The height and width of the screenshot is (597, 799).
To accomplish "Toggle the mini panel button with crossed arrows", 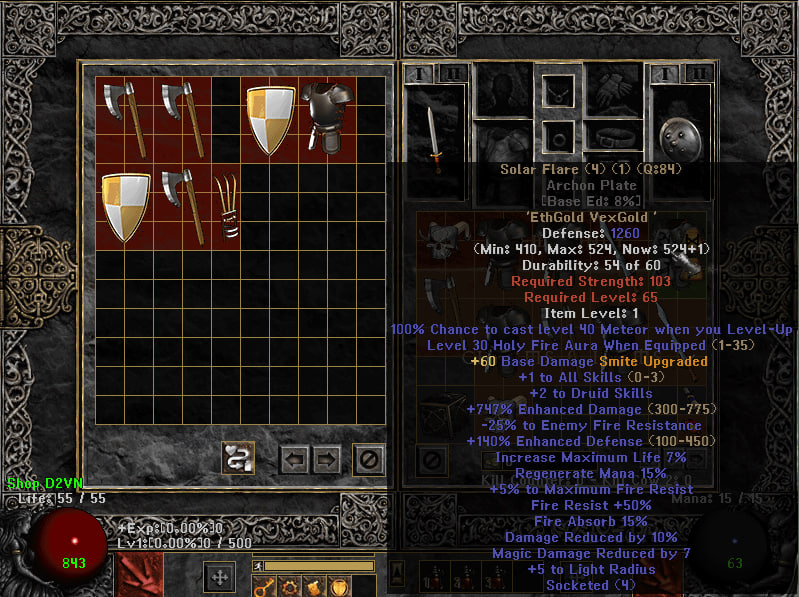I will [220, 577].
